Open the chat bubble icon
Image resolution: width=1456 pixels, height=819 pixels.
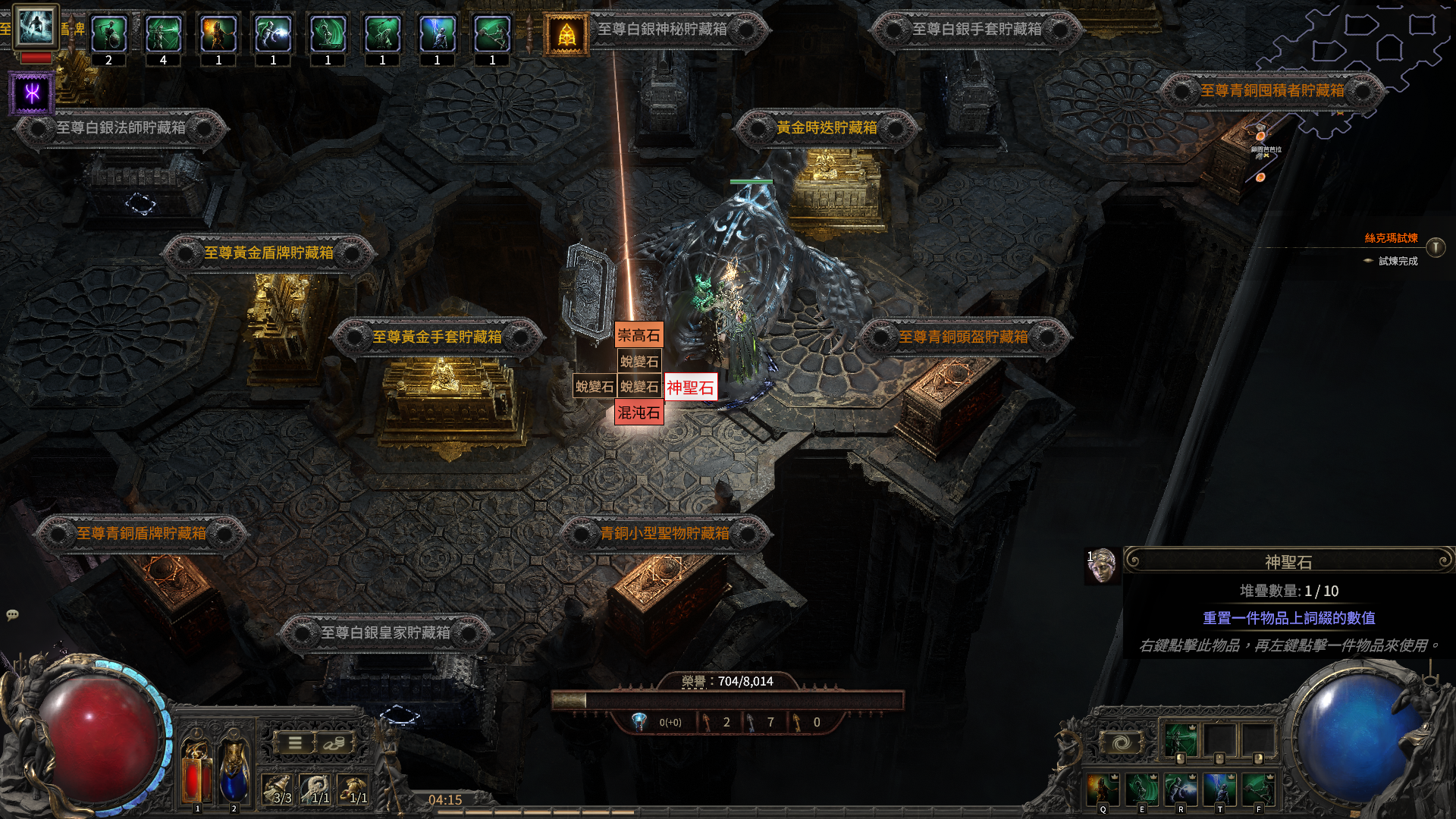pyautogui.click(x=12, y=615)
